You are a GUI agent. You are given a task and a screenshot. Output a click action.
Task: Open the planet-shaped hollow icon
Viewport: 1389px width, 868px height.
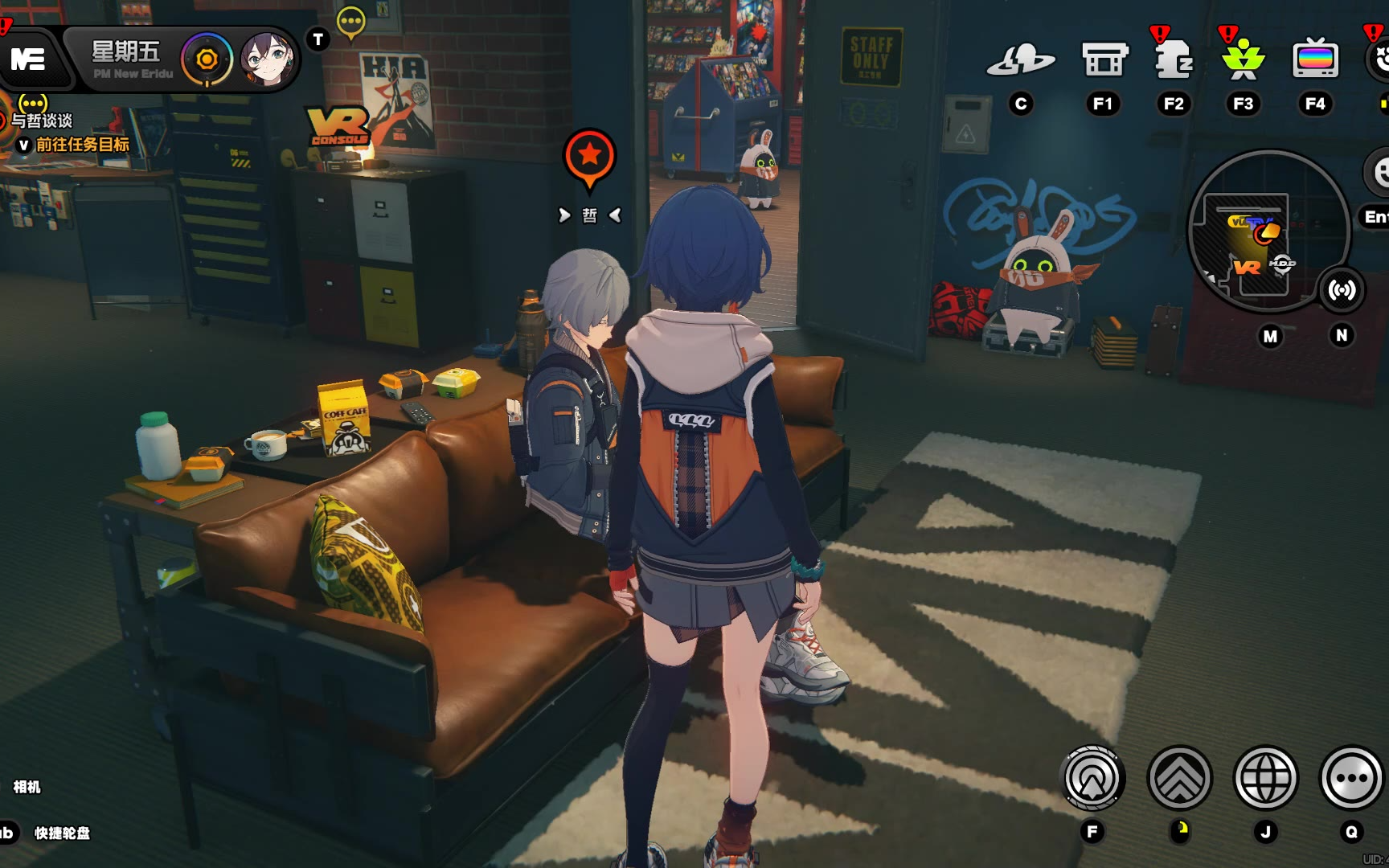tap(1021, 60)
